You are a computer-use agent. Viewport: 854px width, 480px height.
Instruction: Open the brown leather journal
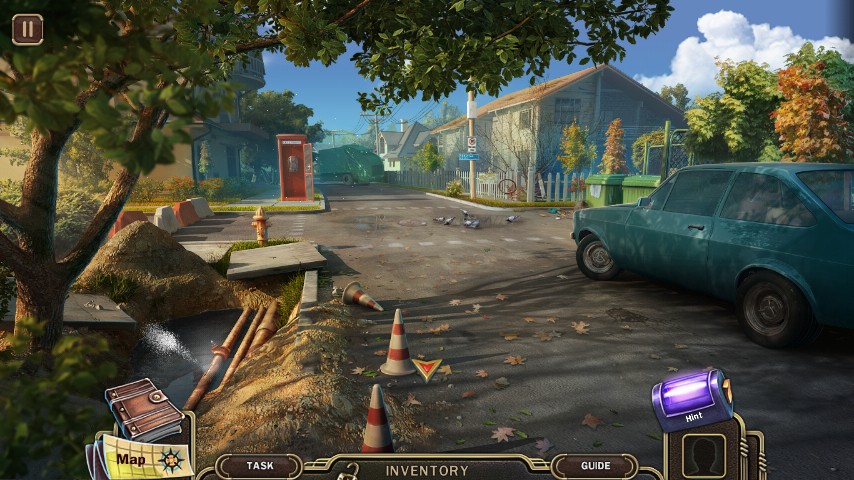pos(144,407)
